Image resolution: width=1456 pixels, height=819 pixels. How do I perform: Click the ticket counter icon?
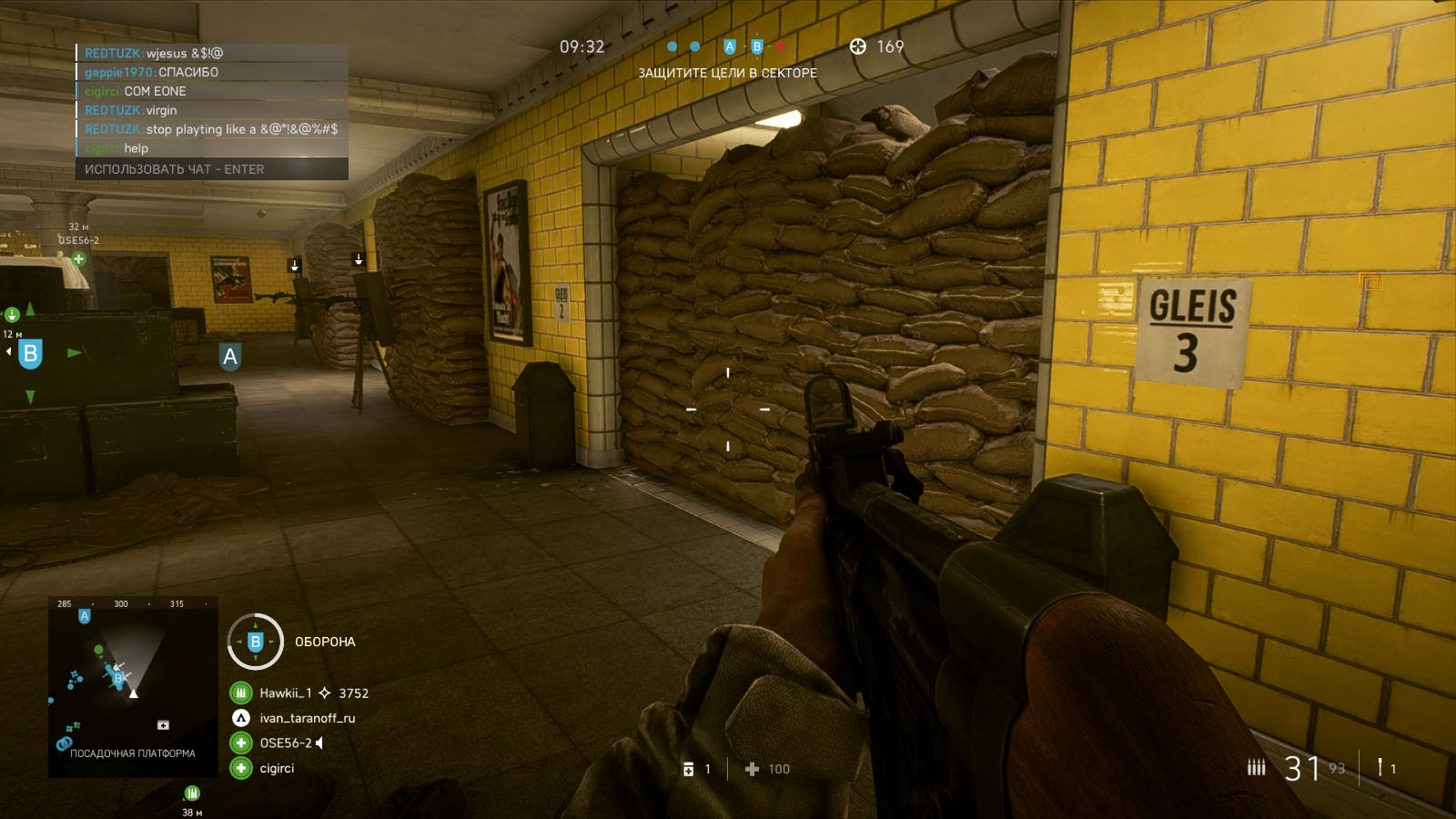point(857,46)
